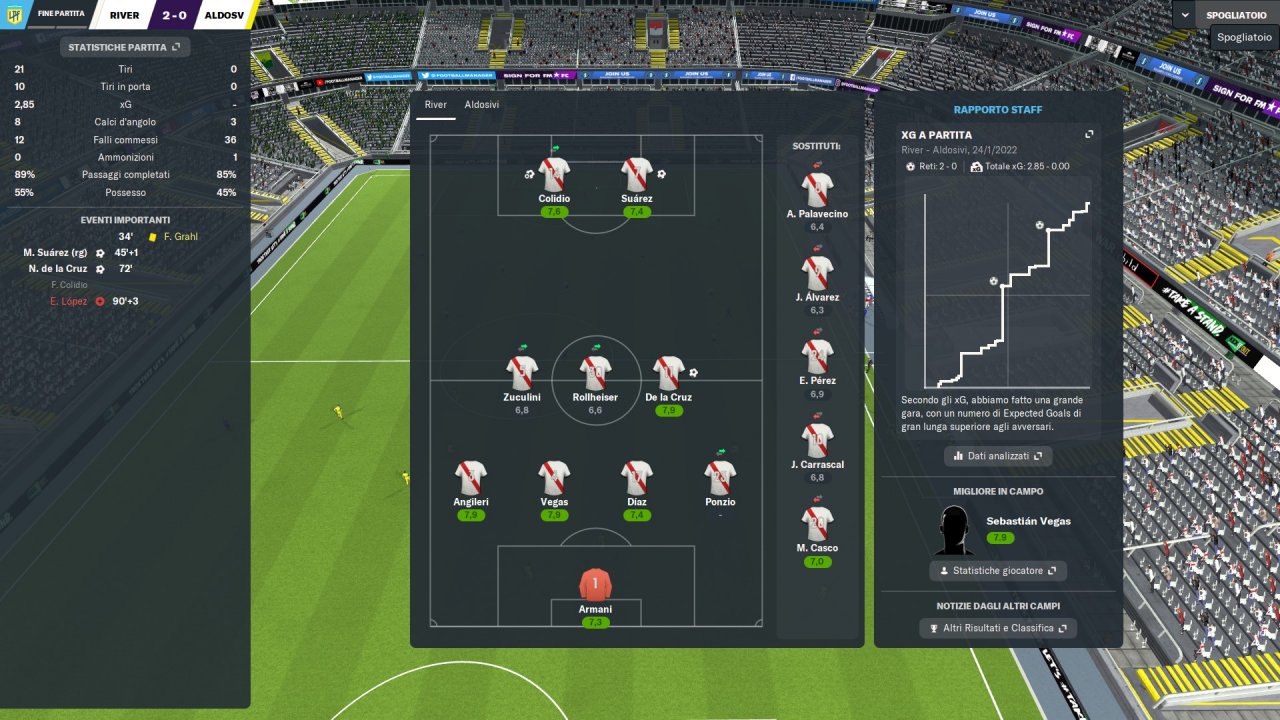This screenshot has height=720, width=1280.
Task: Click M. Suárez goal event
Action: [58, 253]
